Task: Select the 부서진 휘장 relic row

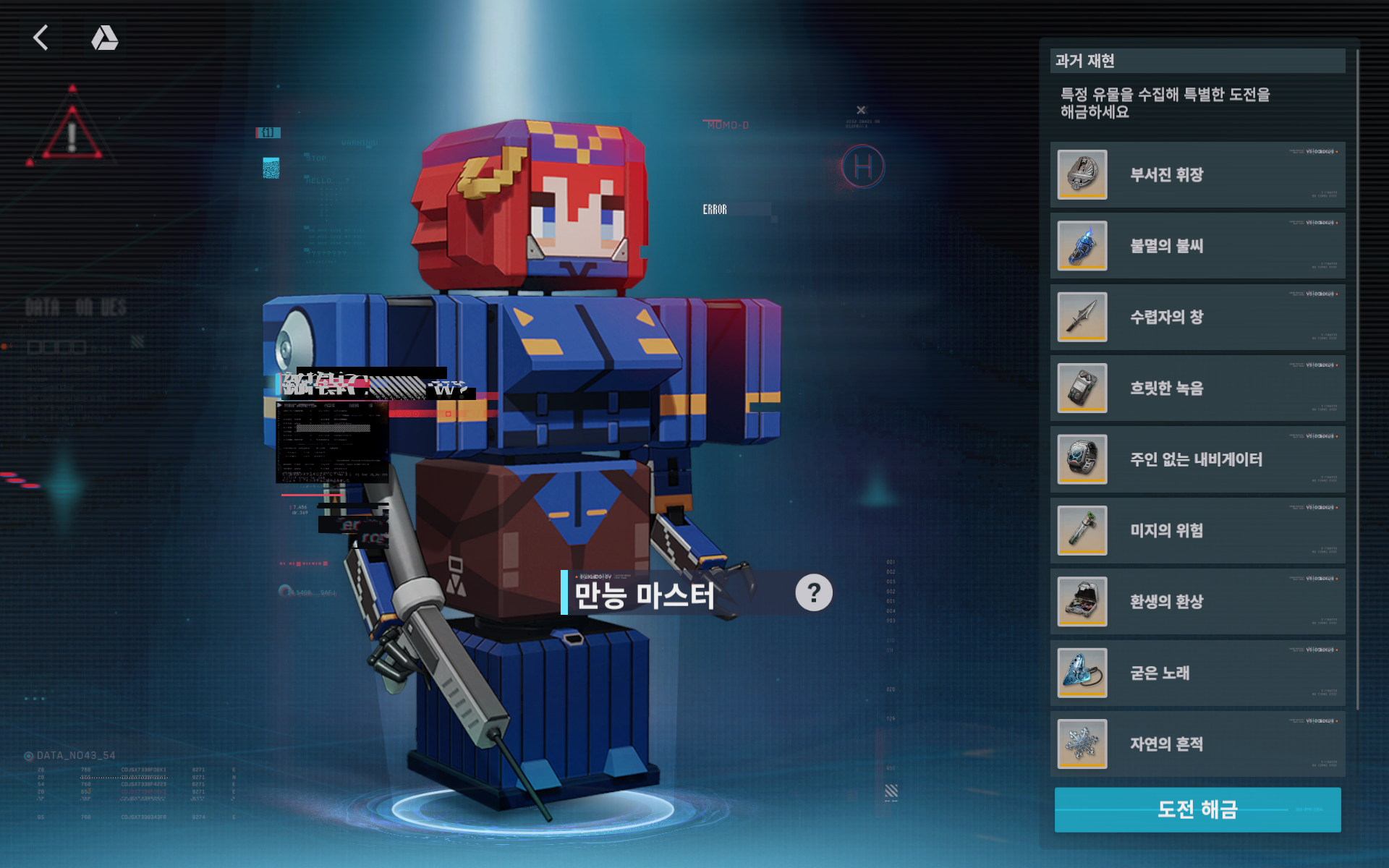Action: point(1197,175)
